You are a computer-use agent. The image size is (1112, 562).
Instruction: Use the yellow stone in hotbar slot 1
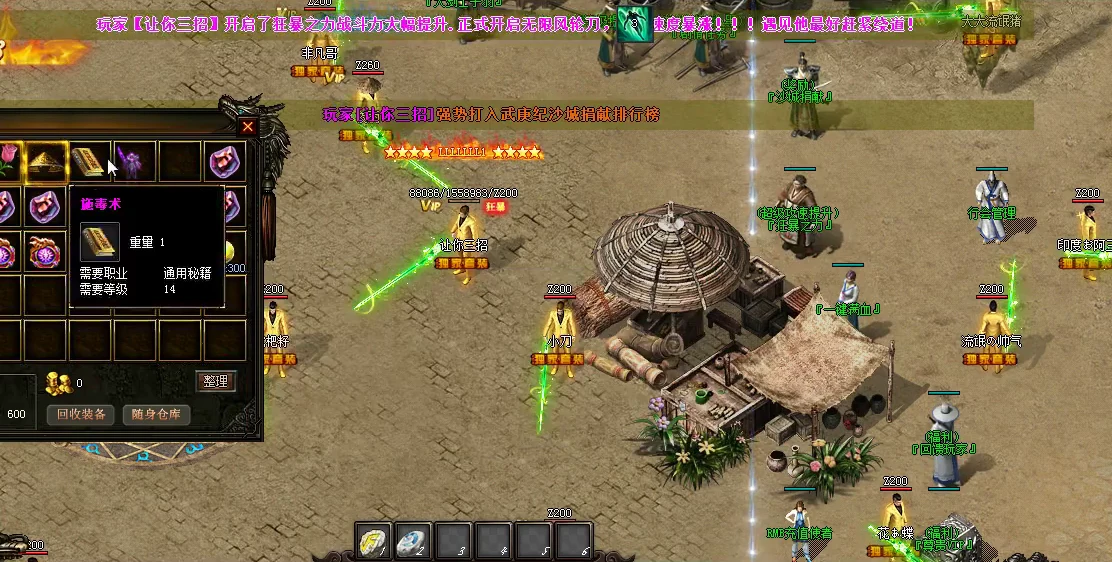click(x=374, y=540)
